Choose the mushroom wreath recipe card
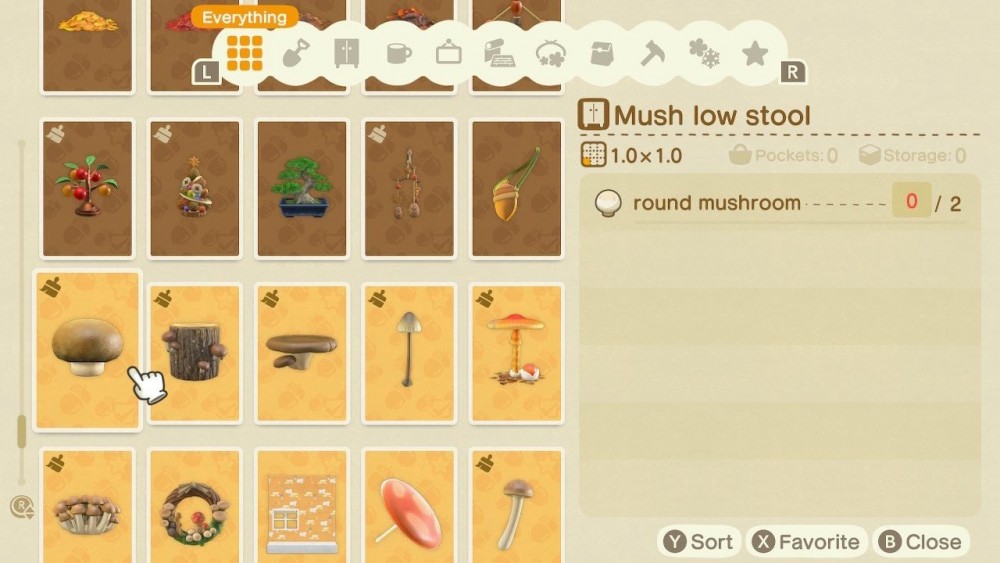Screen dimensions: 1000x563 194,505
